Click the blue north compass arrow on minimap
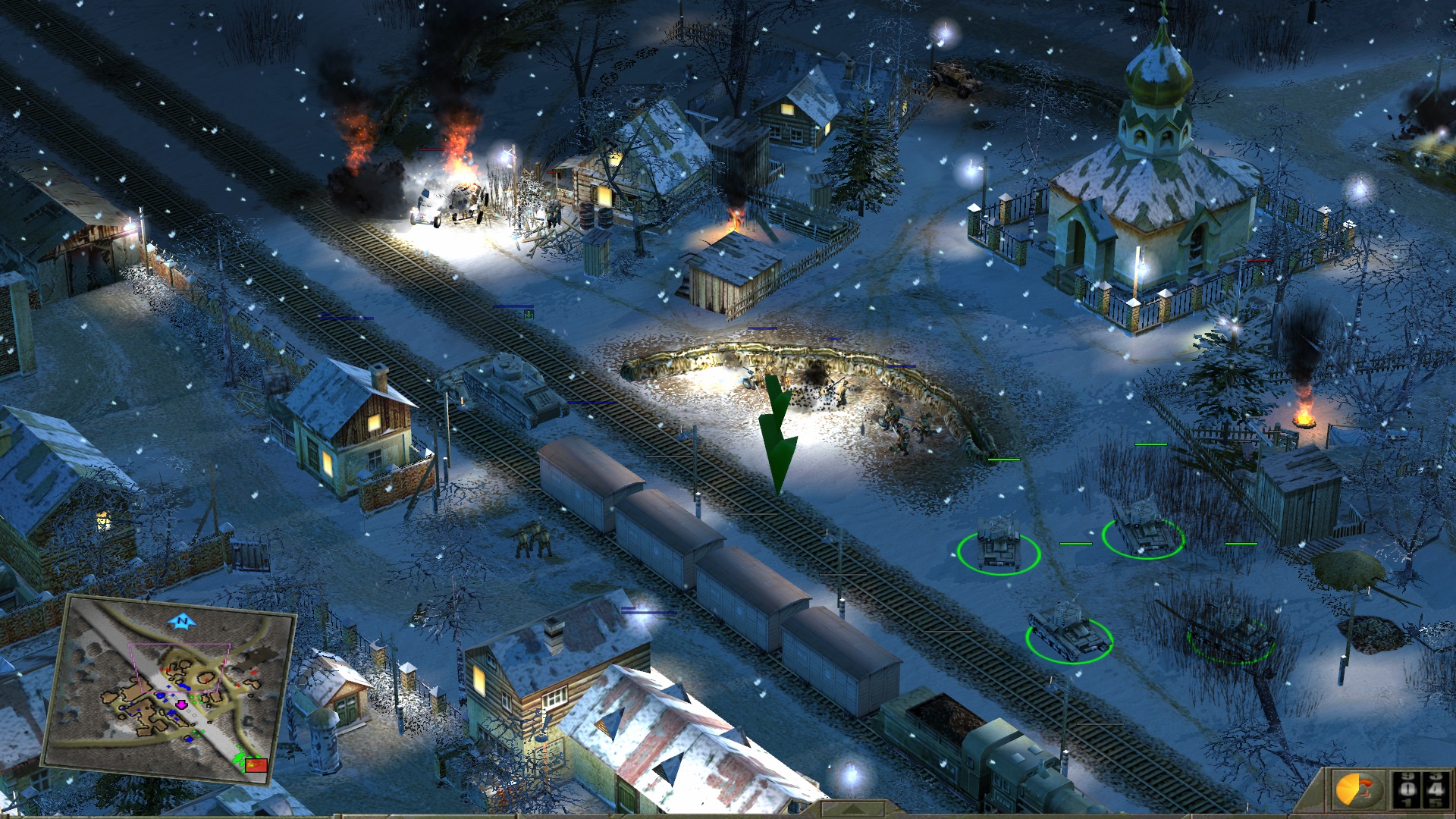The height and width of the screenshot is (819, 1456). click(182, 622)
